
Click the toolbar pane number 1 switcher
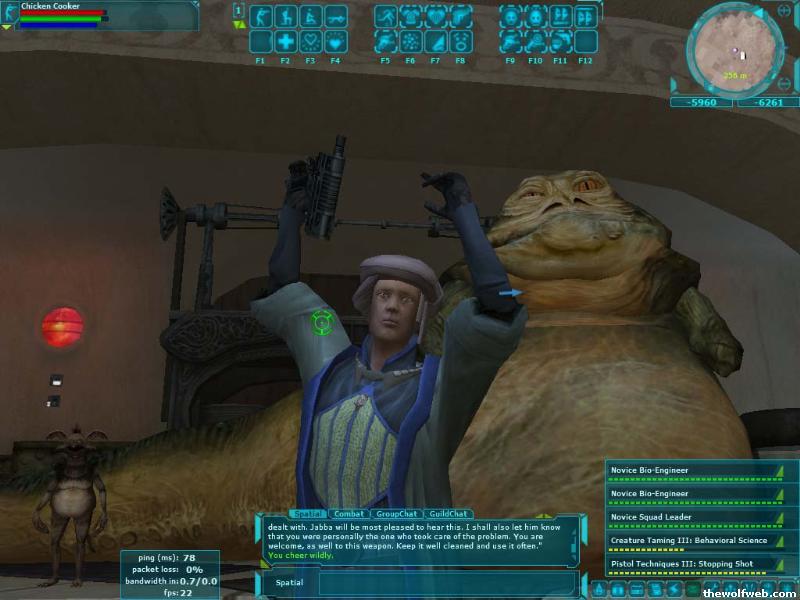pyautogui.click(x=238, y=10)
